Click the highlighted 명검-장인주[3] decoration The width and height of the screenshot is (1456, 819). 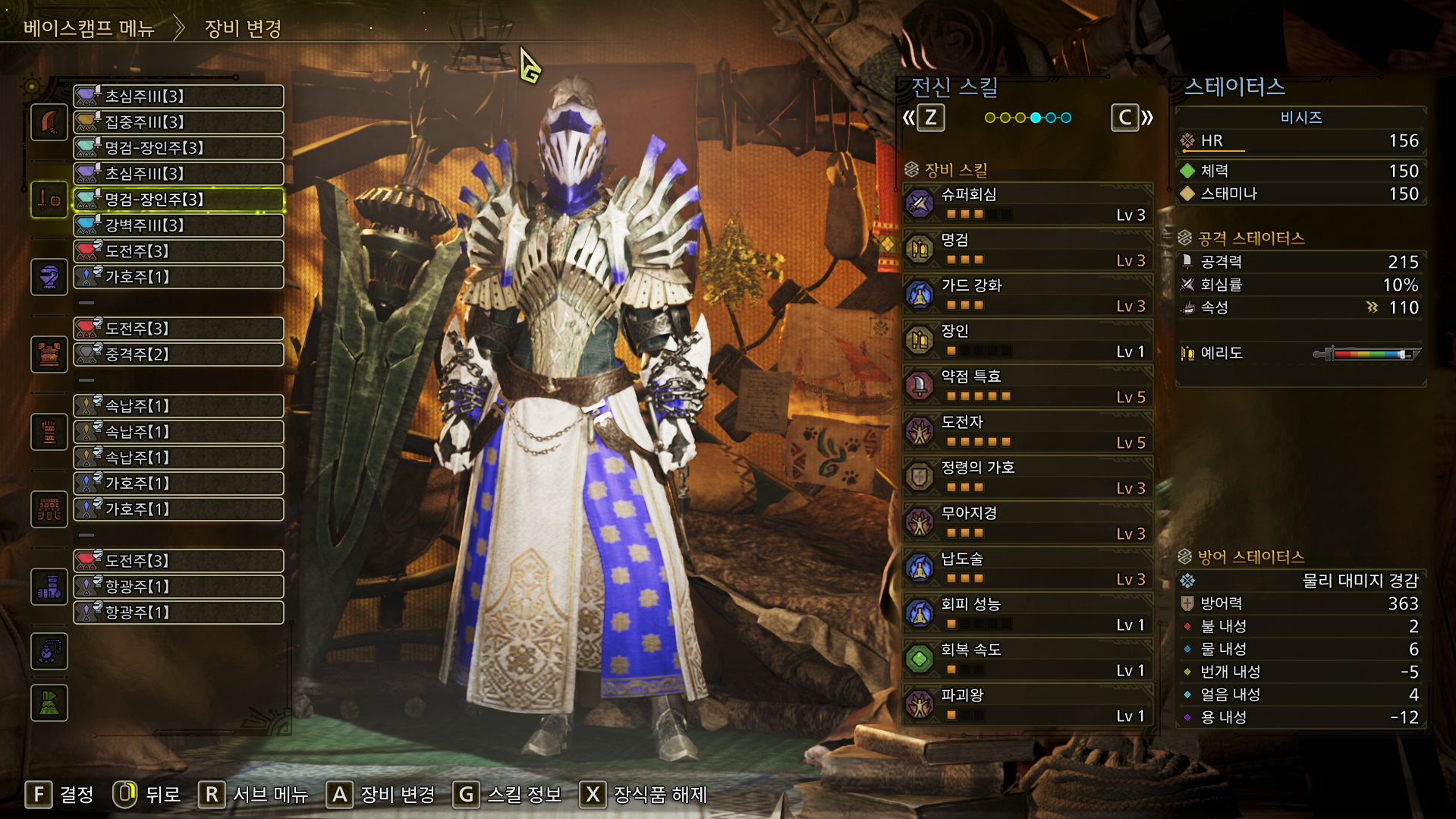coord(178,200)
